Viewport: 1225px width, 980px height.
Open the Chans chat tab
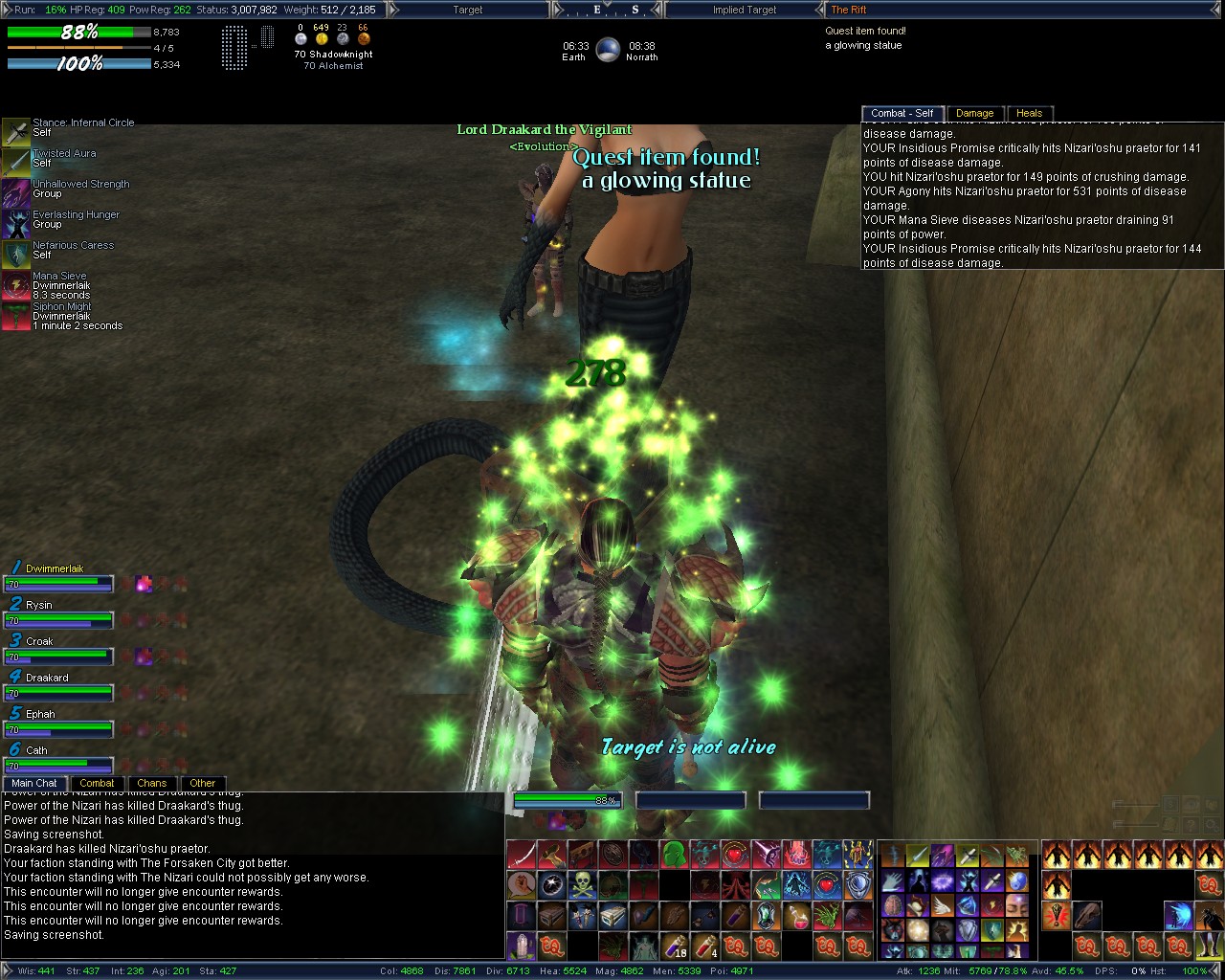tap(151, 783)
